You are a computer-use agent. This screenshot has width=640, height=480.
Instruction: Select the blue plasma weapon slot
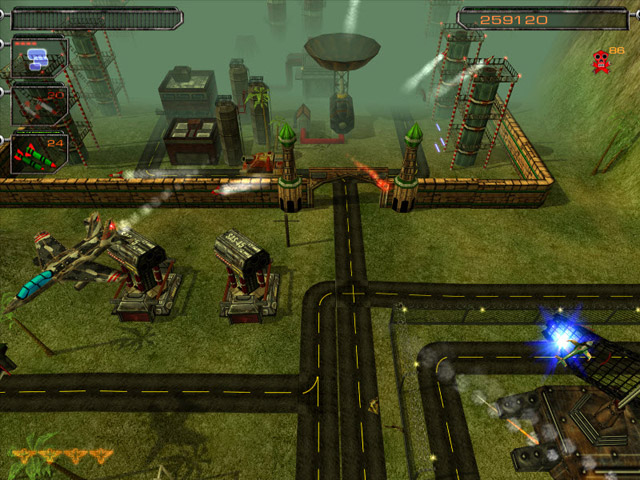(39, 59)
